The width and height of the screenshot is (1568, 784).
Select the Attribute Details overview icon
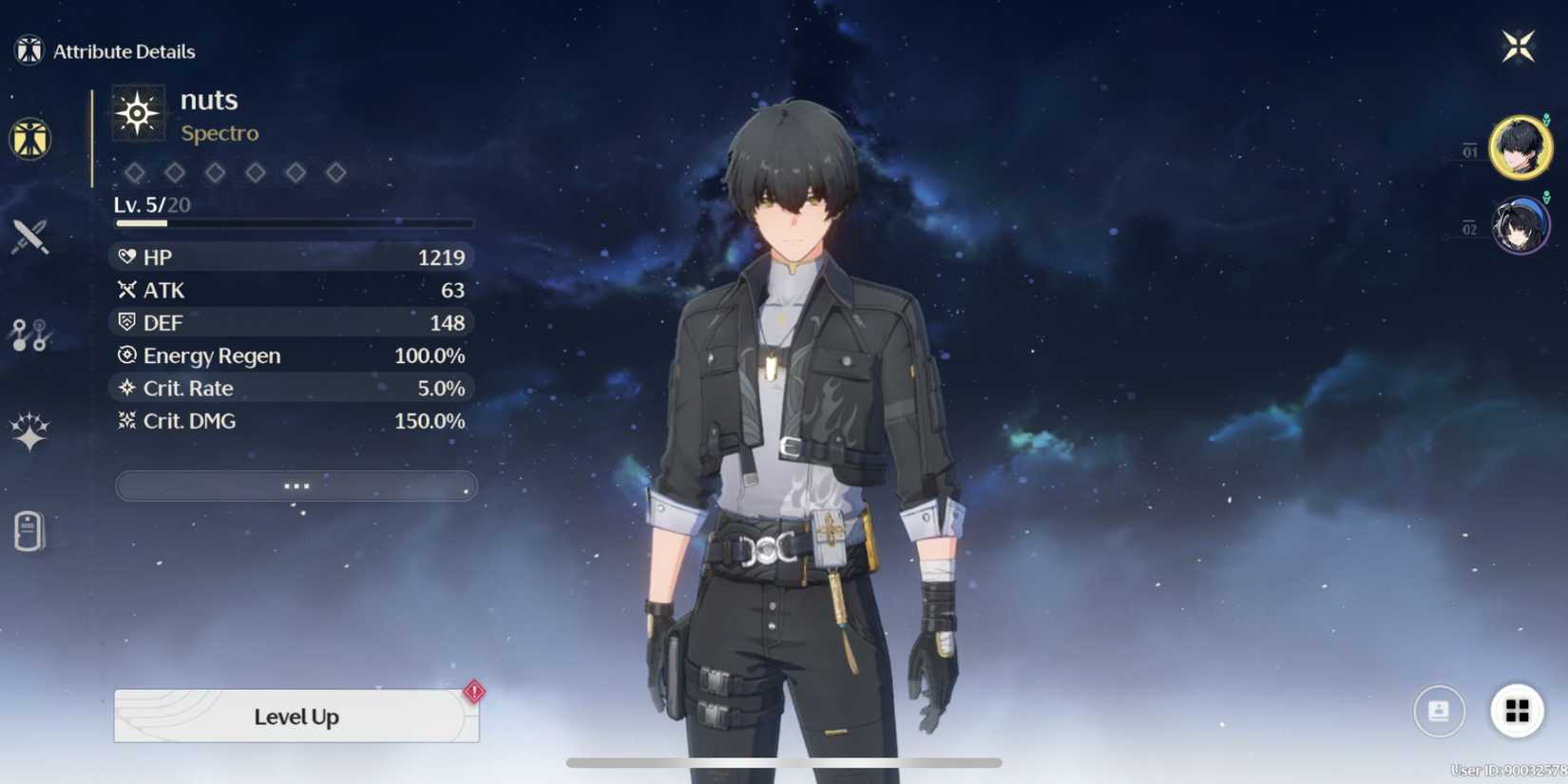(x=31, y=138)
